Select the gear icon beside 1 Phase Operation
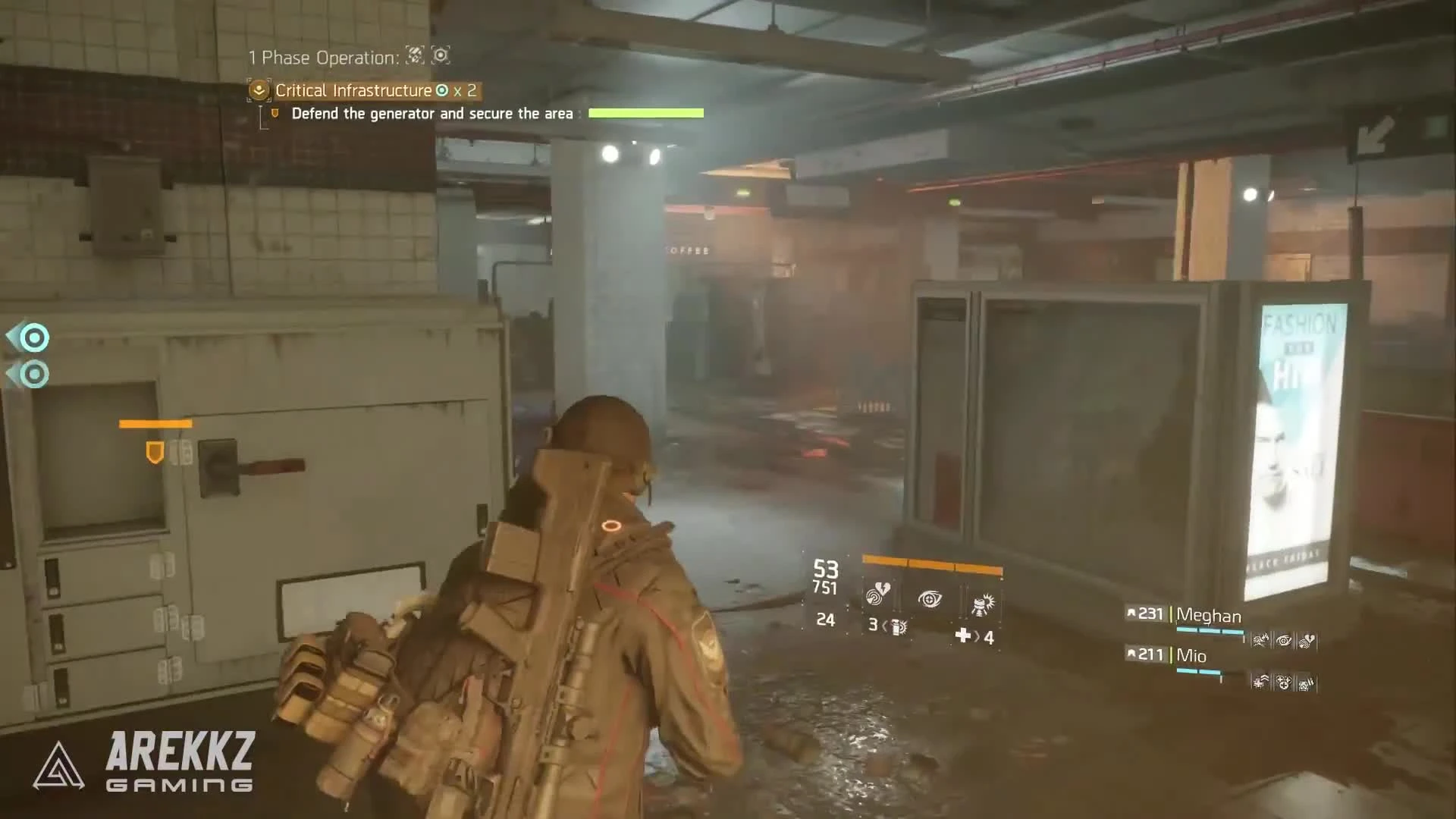 pos(440,56)
